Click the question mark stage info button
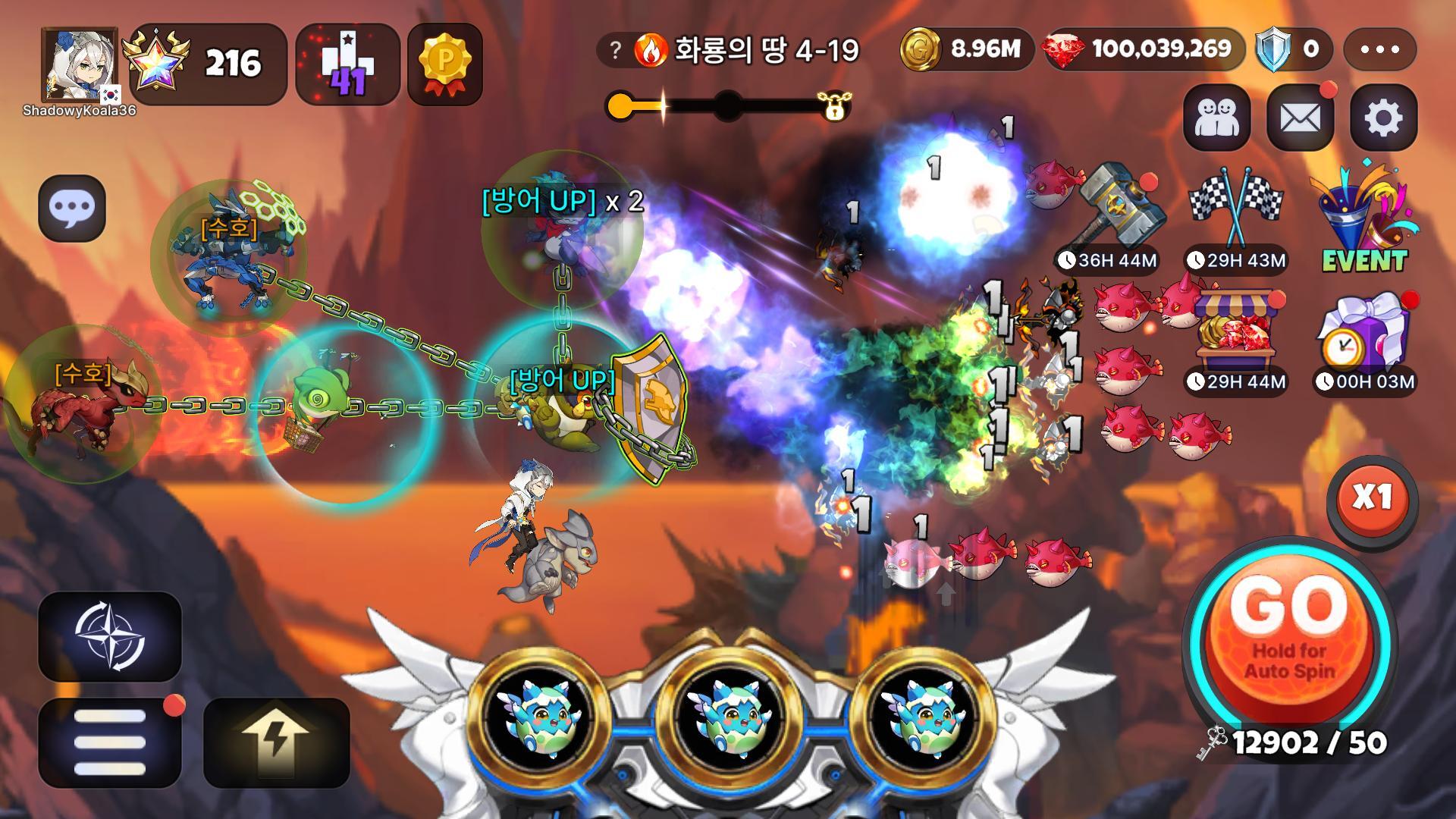Viewport: 1456px width, 819px height. coord(616,50)
